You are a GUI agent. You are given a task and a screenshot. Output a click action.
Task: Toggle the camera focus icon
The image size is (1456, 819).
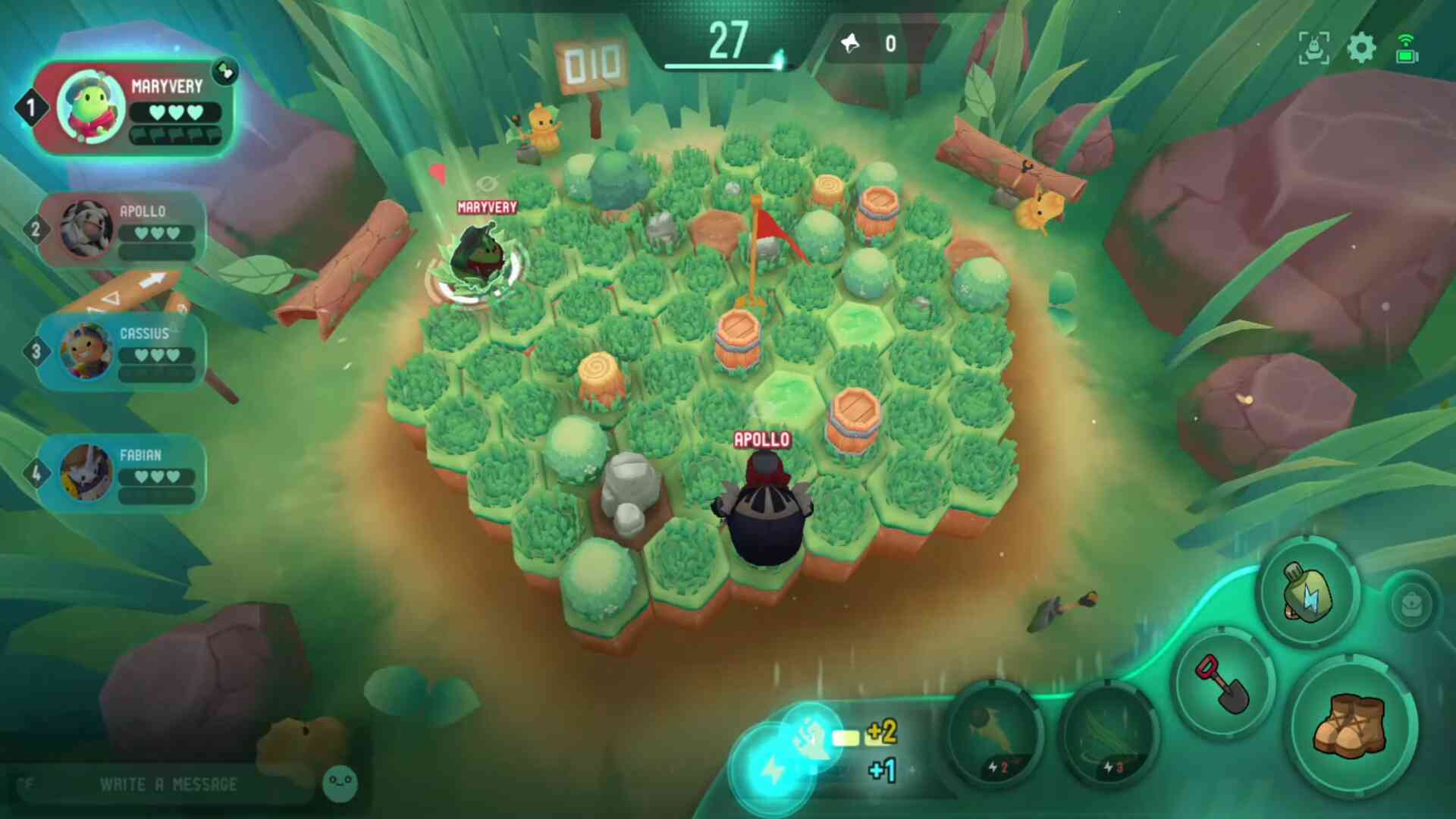1313,49
